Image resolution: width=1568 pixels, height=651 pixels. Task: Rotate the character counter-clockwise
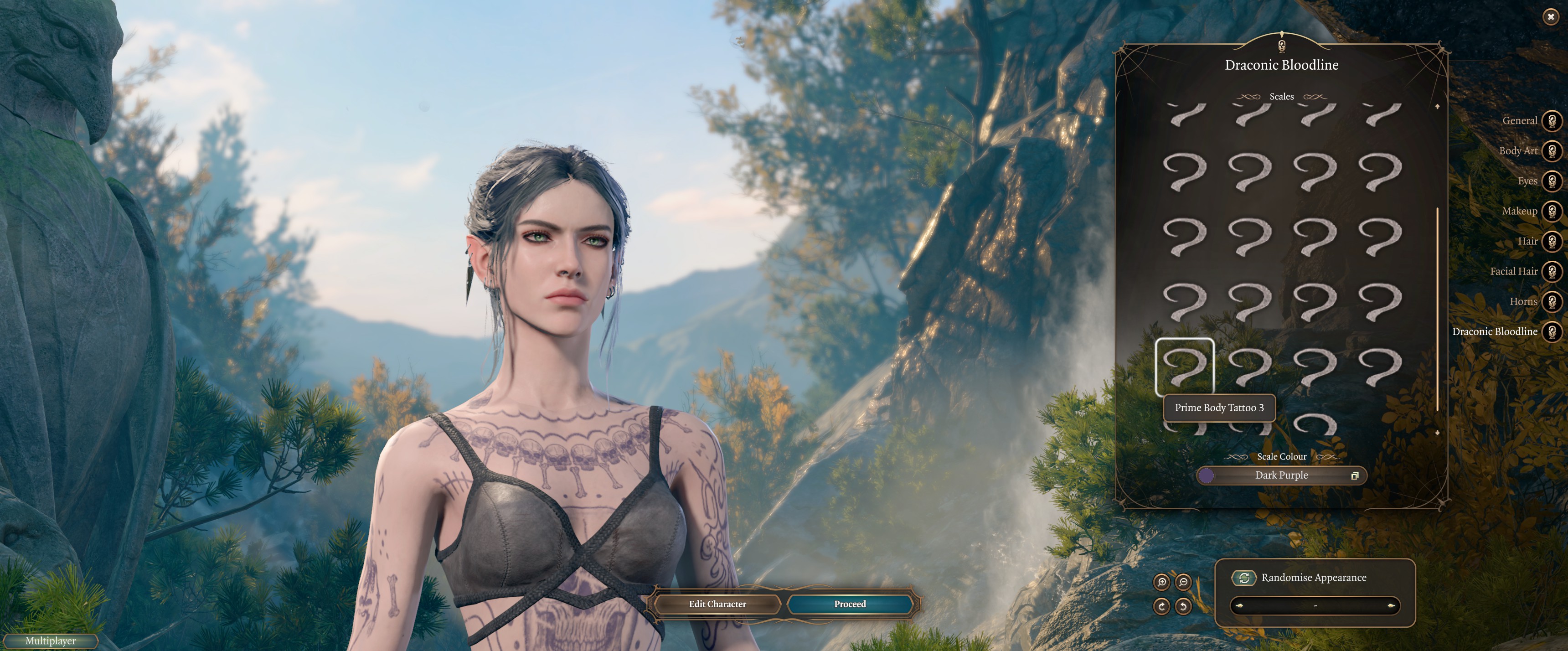coord(1183,606)
